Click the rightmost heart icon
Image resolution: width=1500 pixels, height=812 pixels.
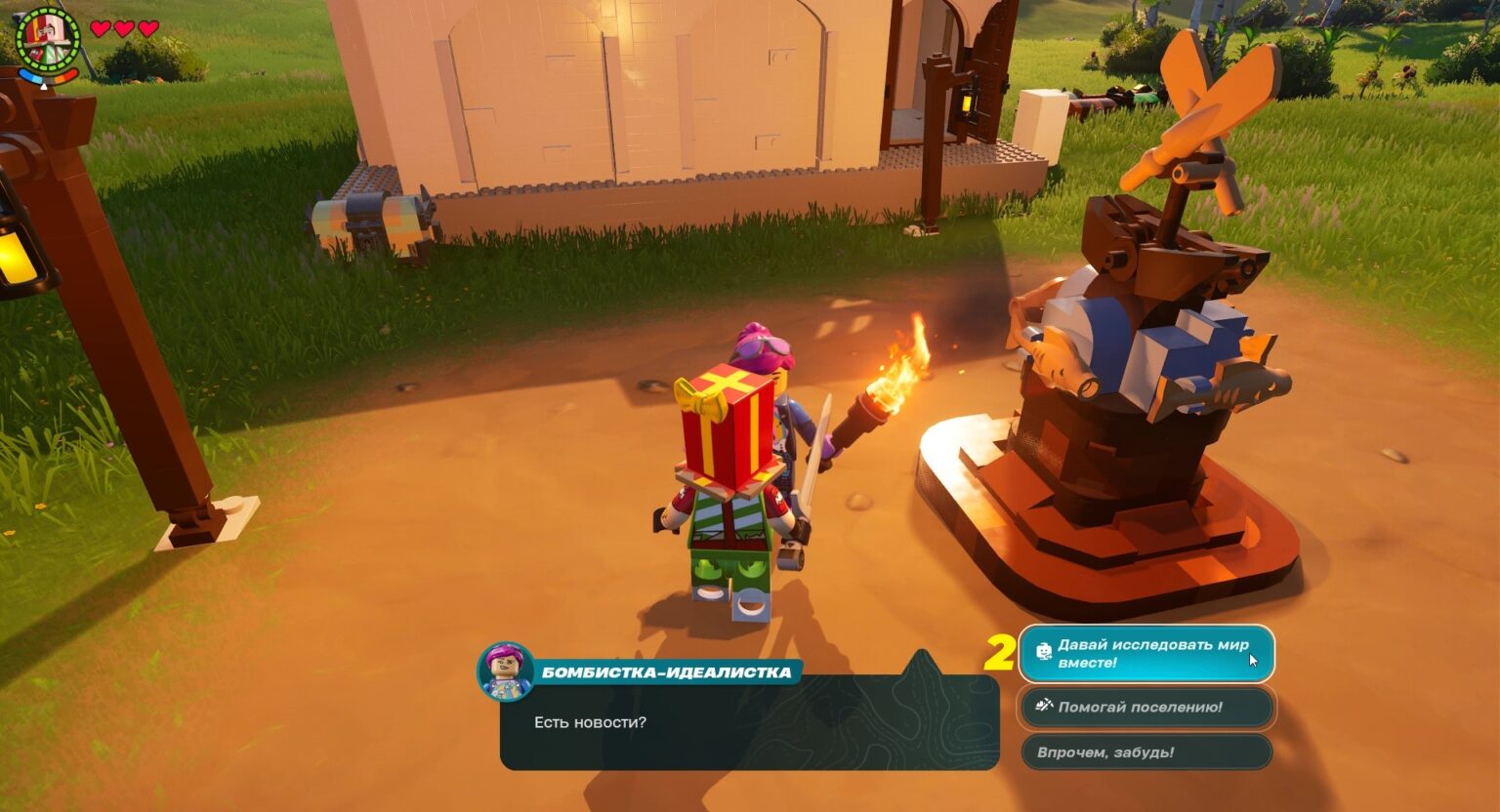tap(148, 28)
